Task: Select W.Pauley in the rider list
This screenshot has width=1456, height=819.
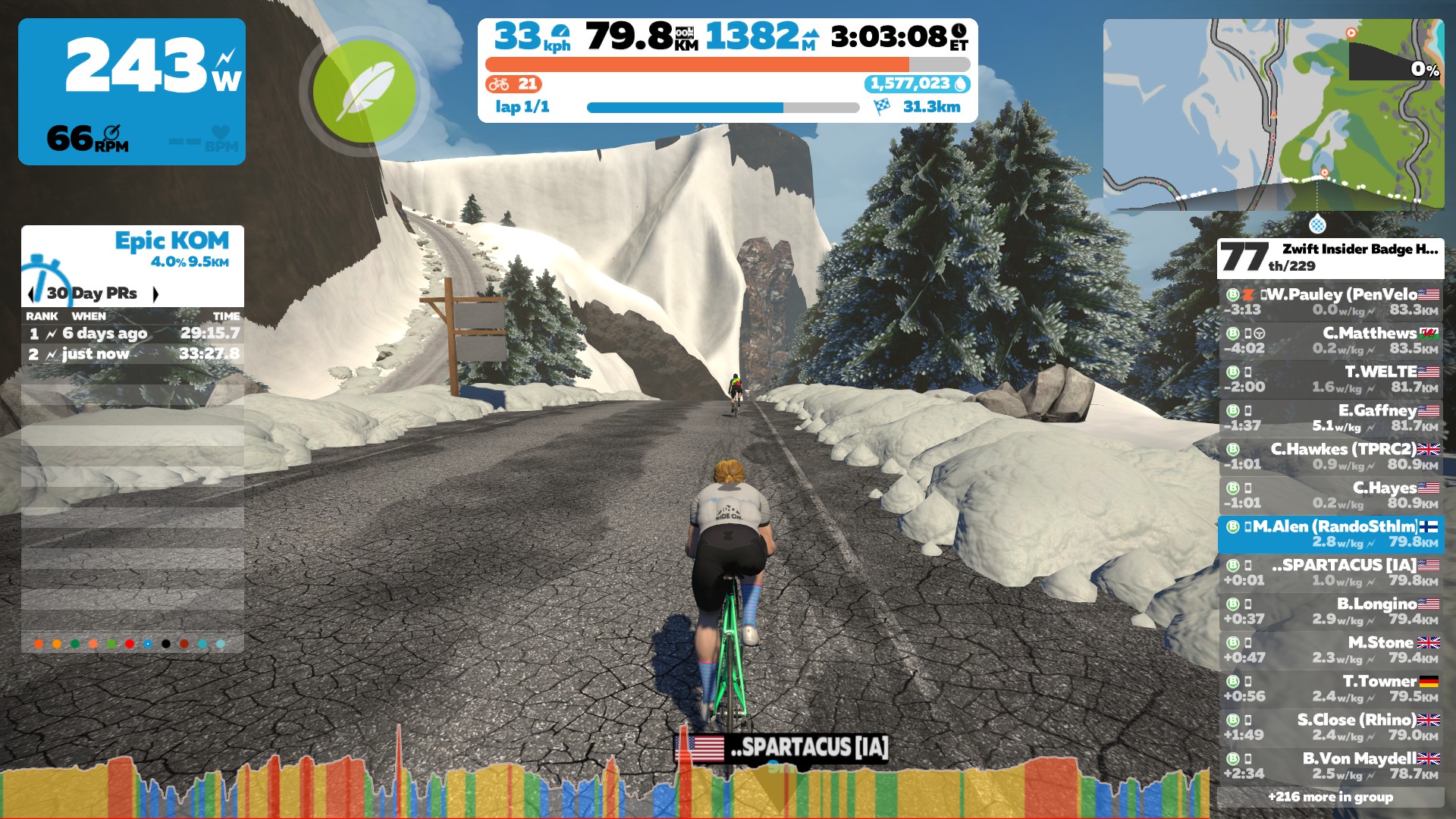Action: (1331, 302)
